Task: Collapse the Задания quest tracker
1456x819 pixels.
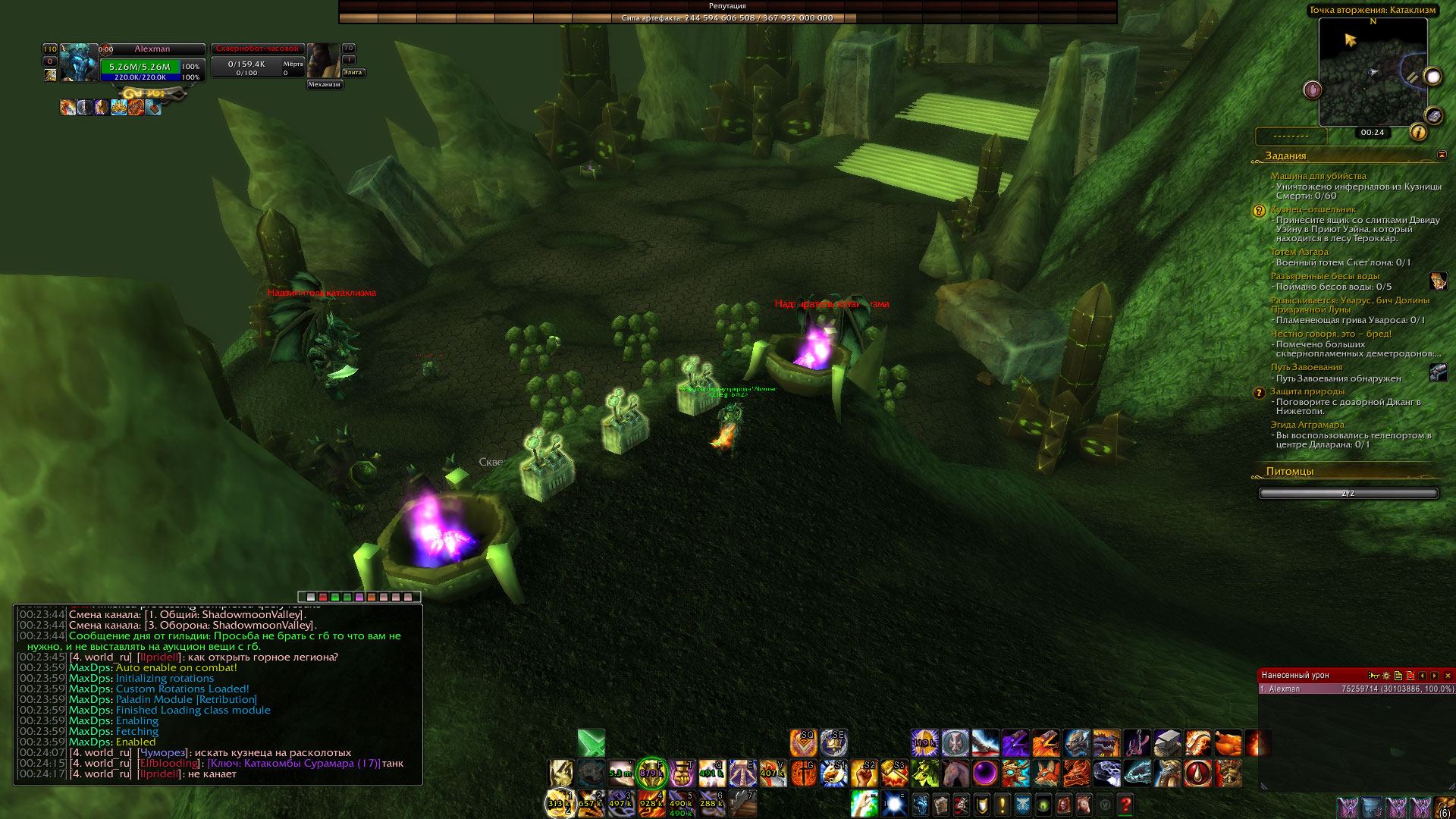Action: 1442,155
